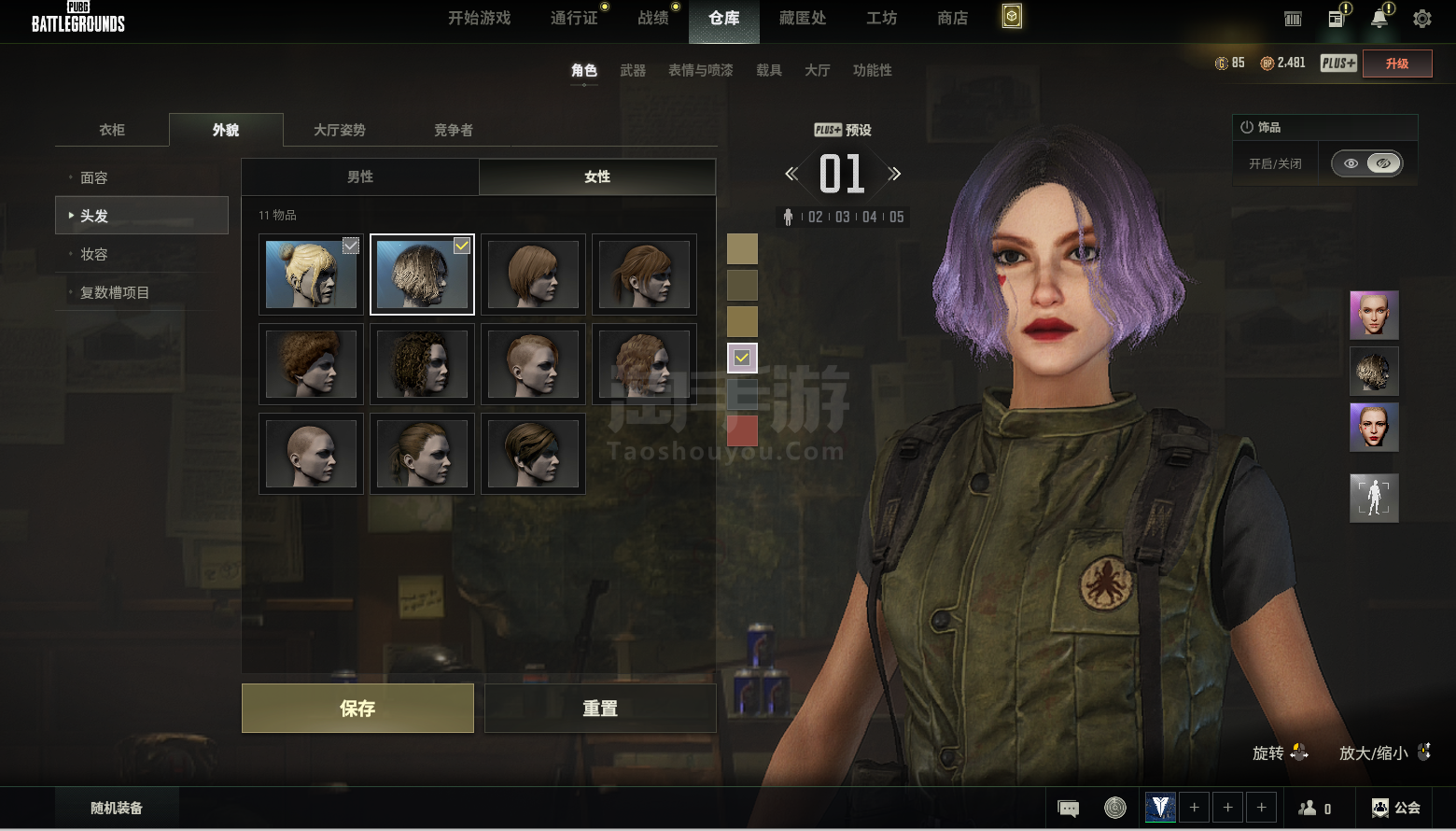The image size is (1456, 831).
Task: Open the 大厅姿势 lobby pose tab
Action: (340, 130)
